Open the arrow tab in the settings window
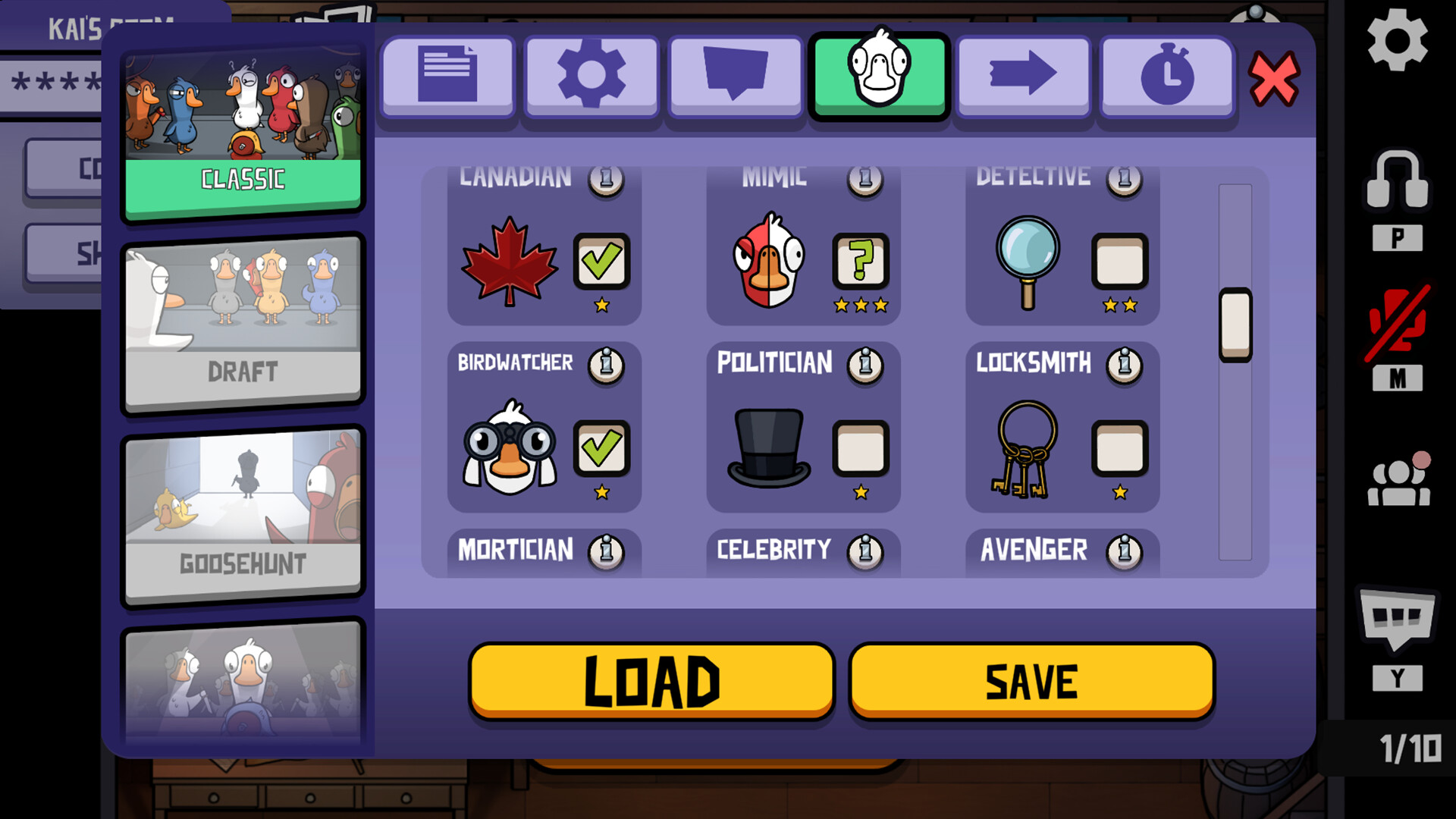 pos(1022,75)
